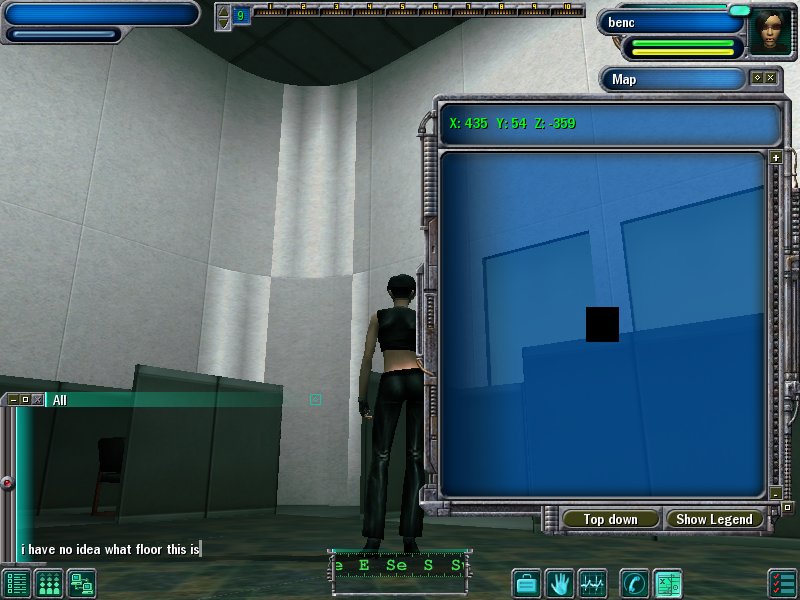Select the All chat tab
The width and height of the screenshot is (800, 600).
coord(60,400)
